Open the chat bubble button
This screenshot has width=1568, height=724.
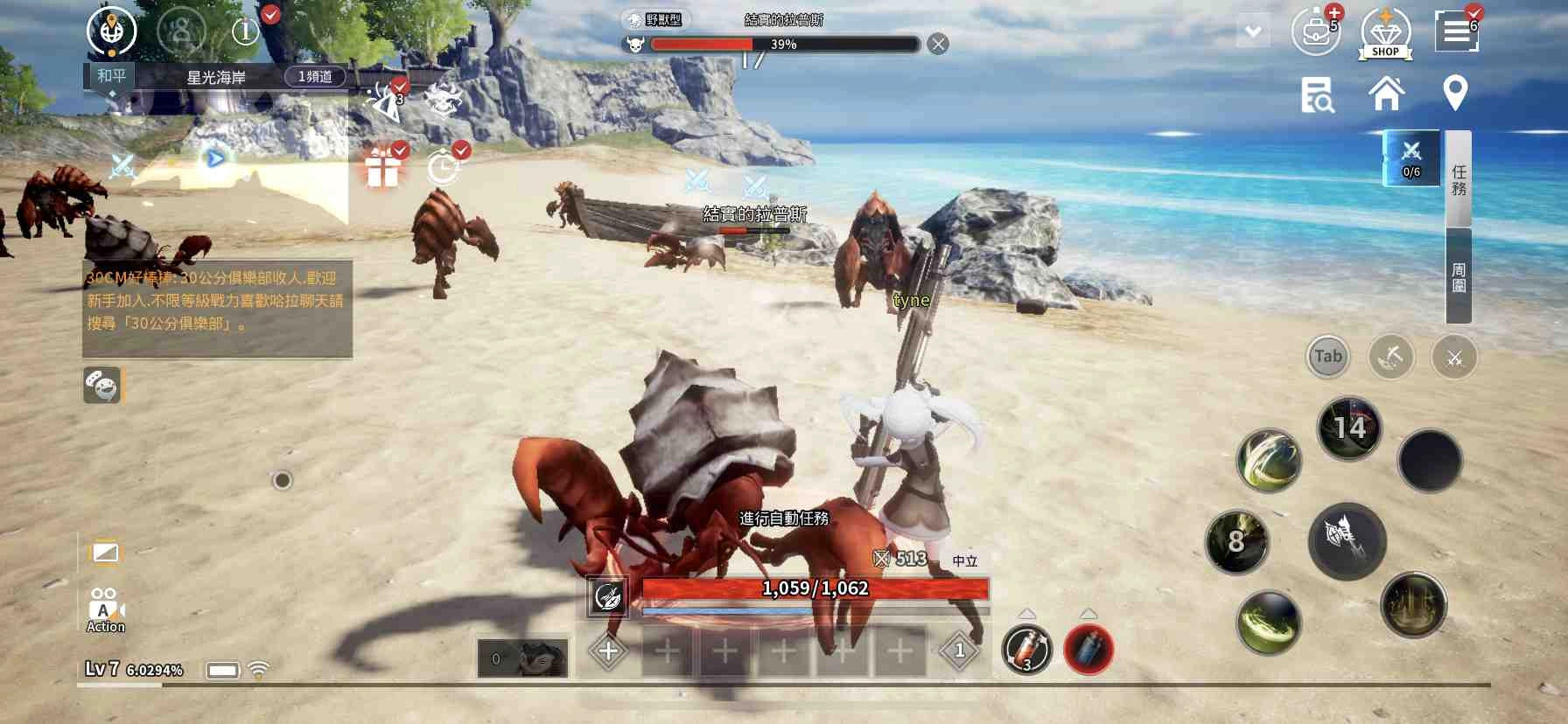point(101,385)
